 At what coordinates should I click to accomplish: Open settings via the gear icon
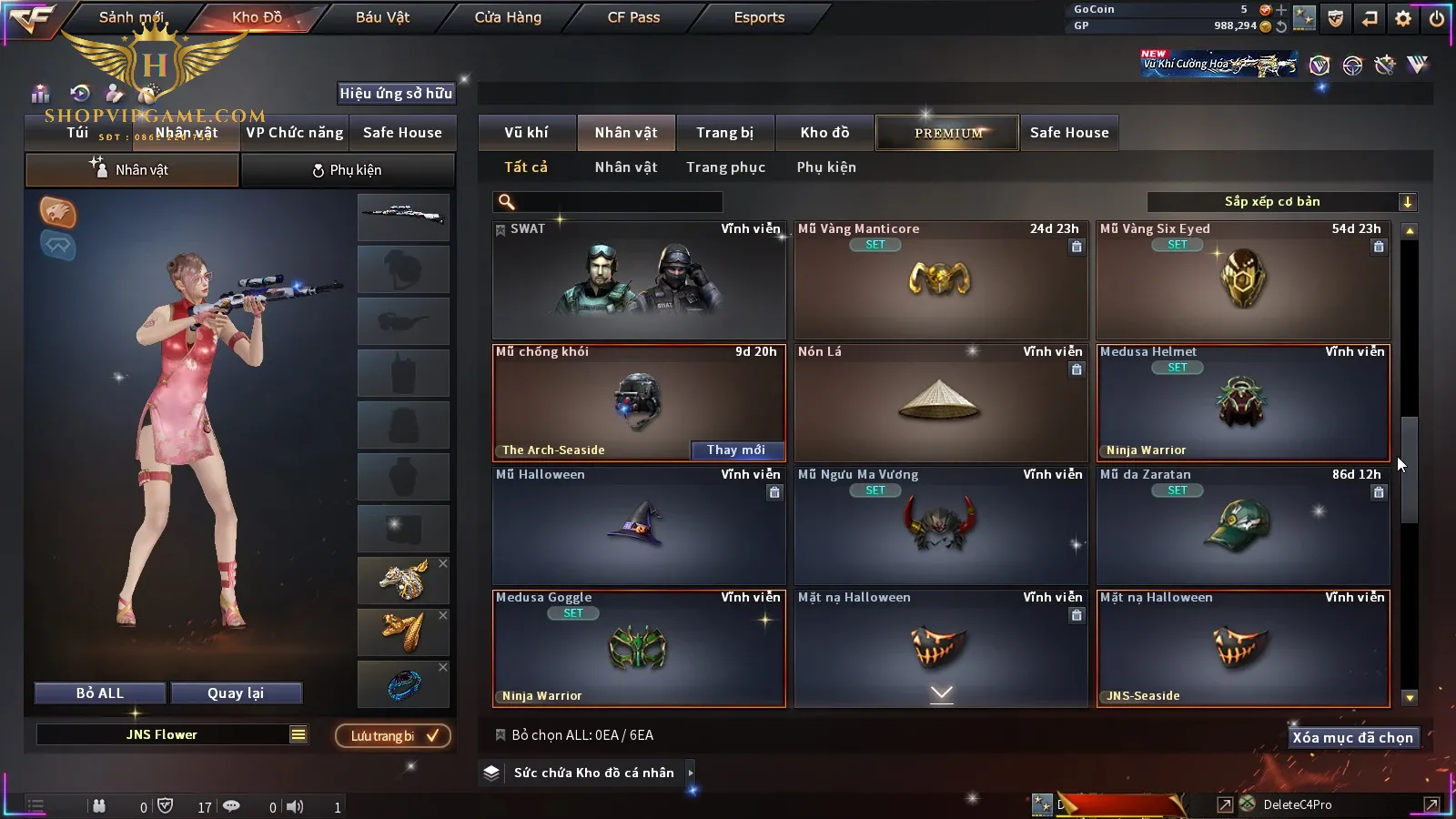[x=1403, y=18]
